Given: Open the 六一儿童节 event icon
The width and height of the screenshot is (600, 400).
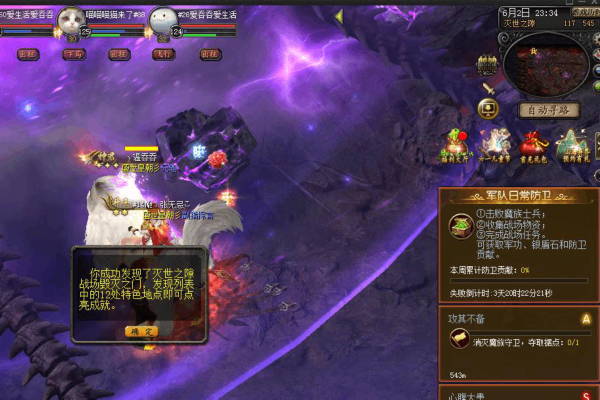Looking at the screenshot, I should [495, 145].
